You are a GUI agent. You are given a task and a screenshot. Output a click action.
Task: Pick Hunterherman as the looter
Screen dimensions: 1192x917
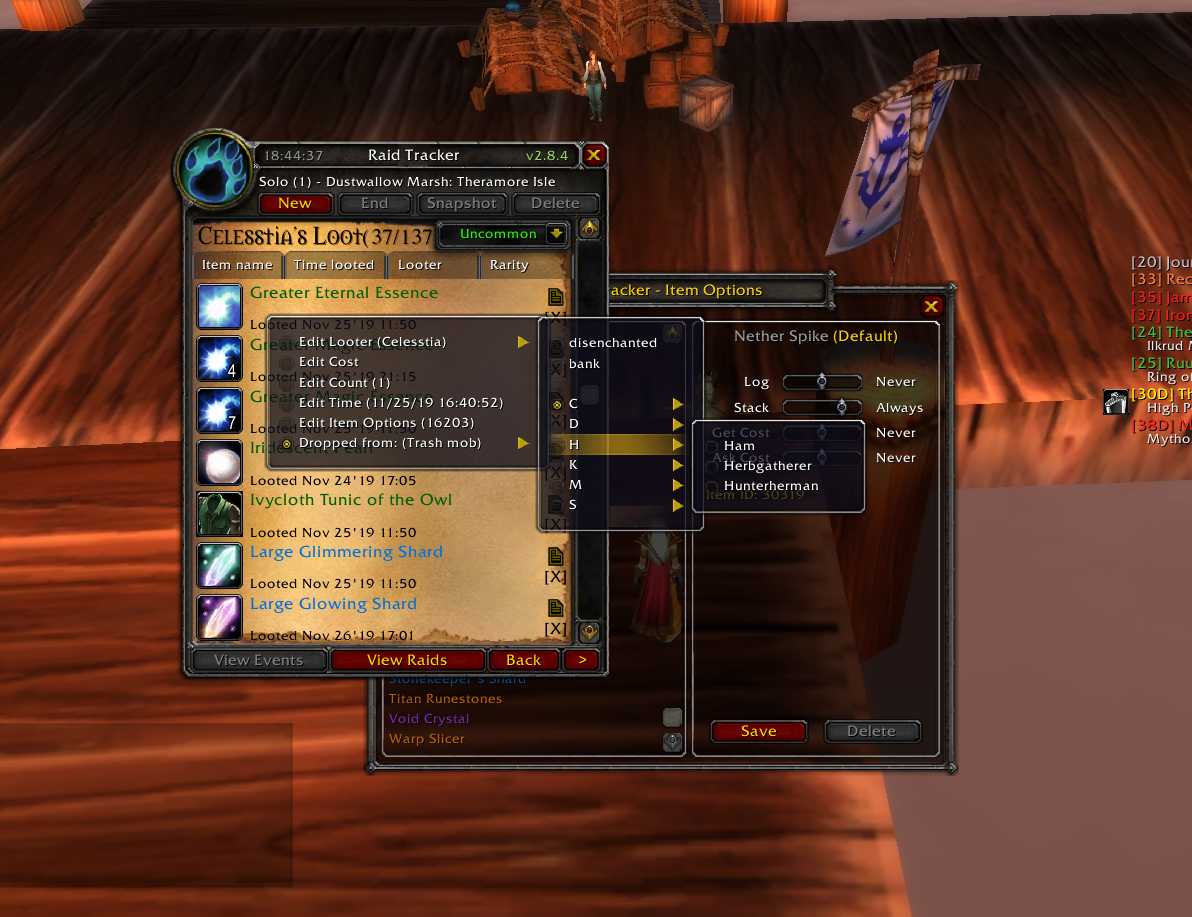[x=771, y=486]
